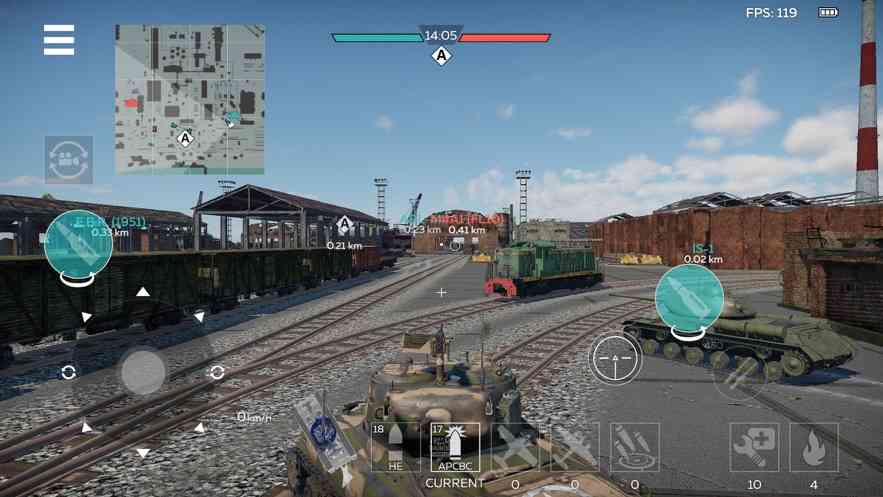Tap the reverse arrow on movement pad

[143, 453]
